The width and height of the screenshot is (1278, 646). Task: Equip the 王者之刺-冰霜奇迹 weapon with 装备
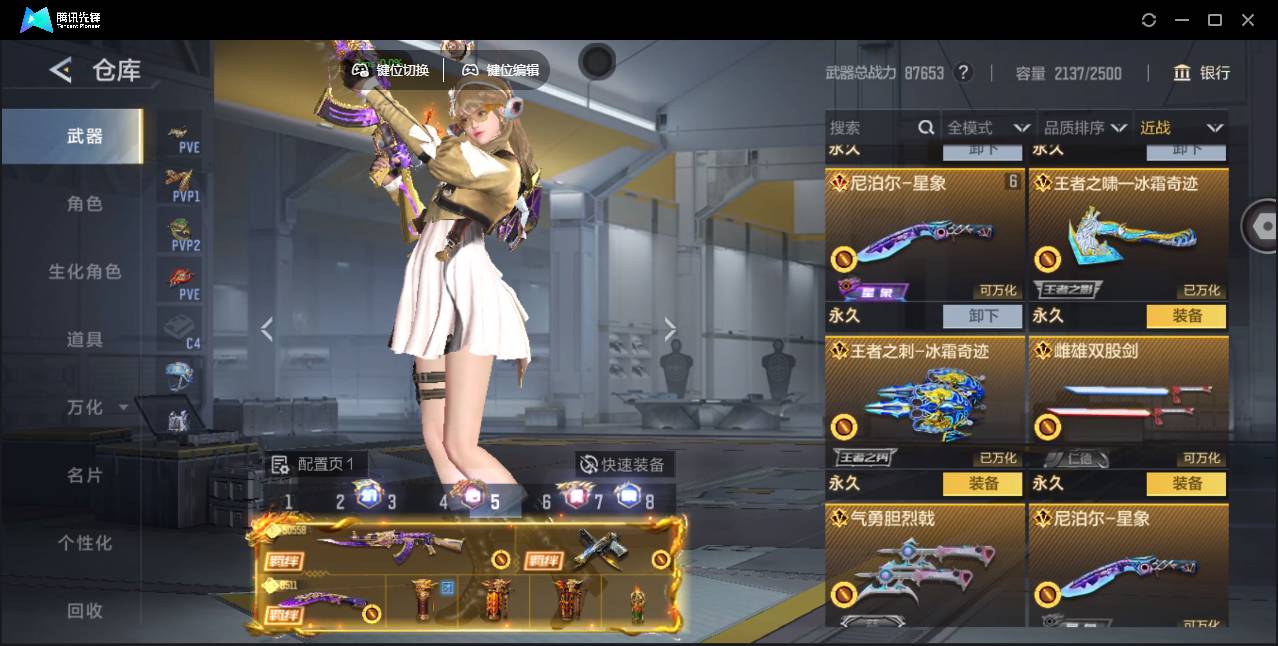984,484
